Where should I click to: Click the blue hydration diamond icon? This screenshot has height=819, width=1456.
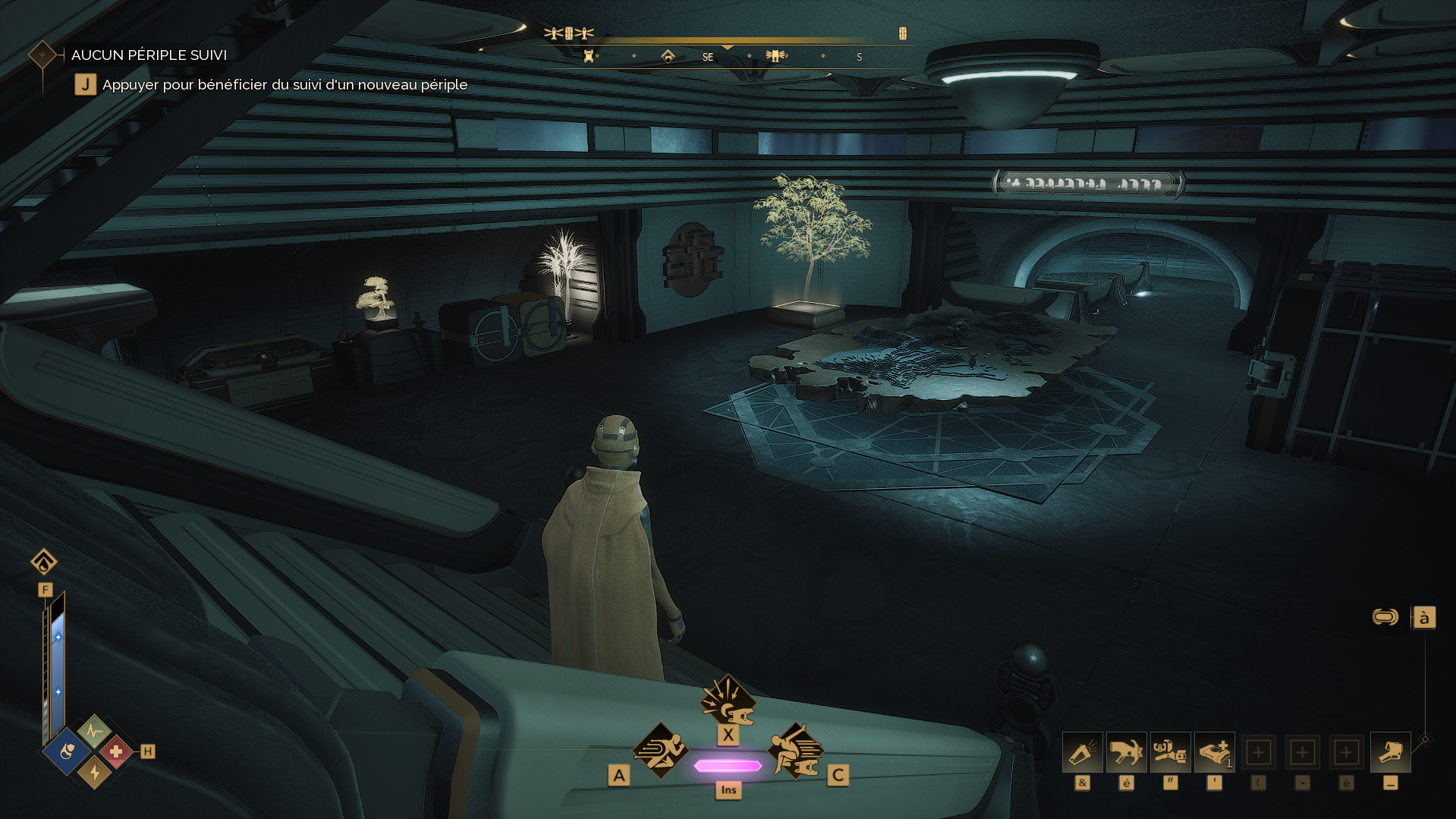click(x=68, y=751)
